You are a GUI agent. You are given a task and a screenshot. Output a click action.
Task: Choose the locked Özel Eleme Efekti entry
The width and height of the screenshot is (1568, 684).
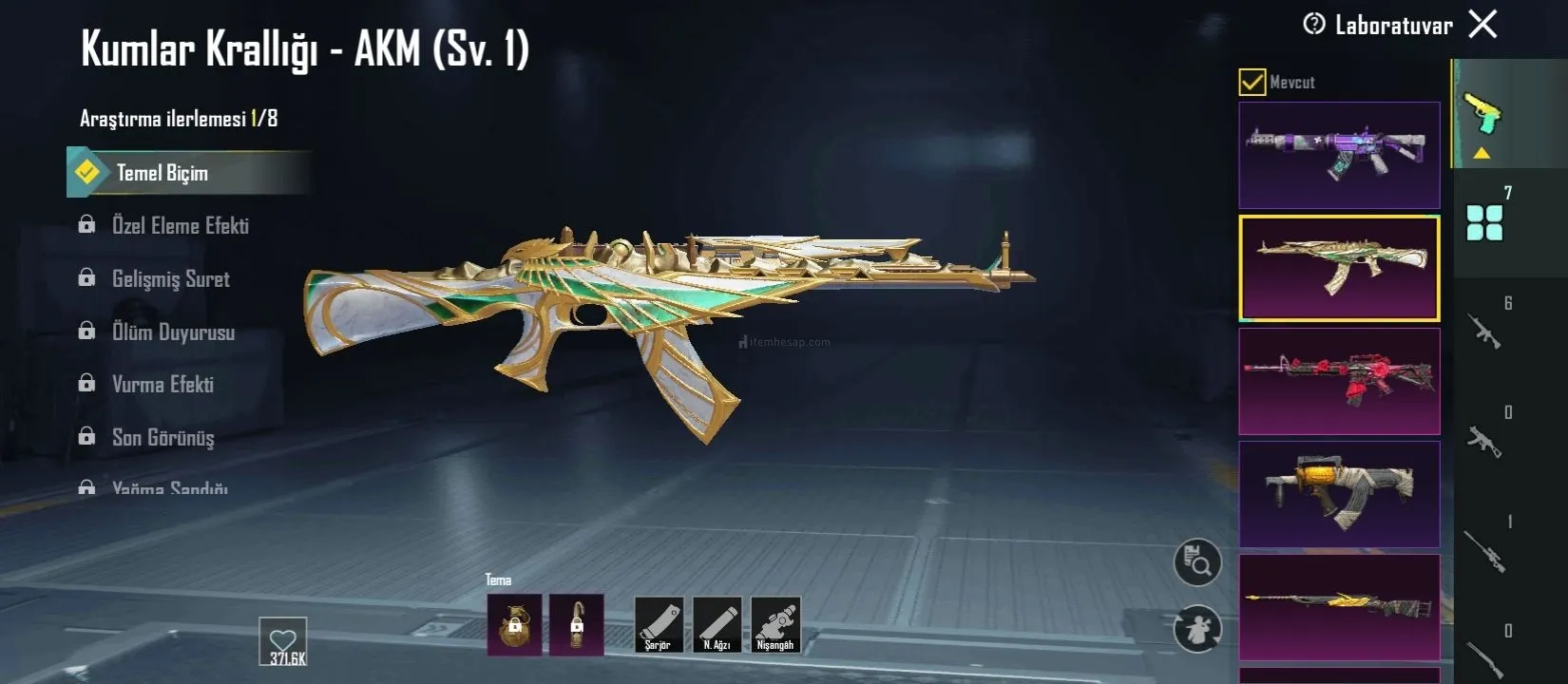180,226
